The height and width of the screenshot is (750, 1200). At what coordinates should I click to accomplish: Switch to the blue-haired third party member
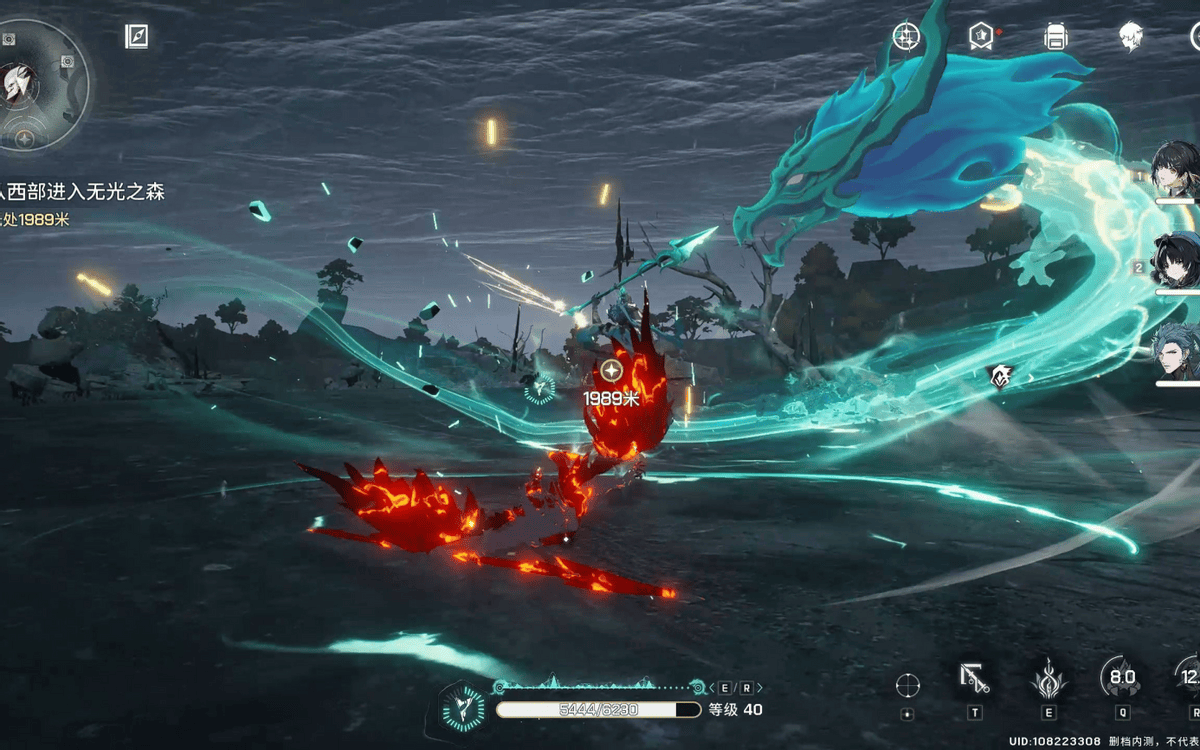(x=1176, y=352)
